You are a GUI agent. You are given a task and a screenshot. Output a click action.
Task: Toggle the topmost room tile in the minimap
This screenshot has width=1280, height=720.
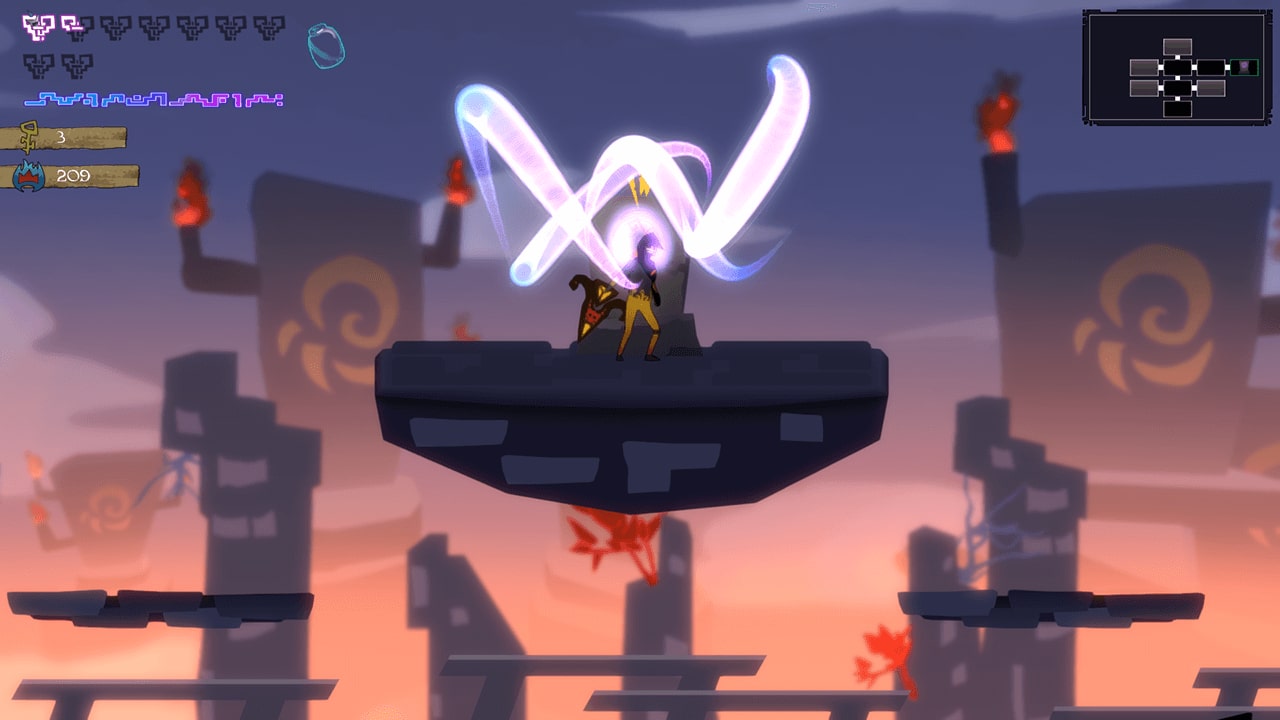coord(1178,46)
